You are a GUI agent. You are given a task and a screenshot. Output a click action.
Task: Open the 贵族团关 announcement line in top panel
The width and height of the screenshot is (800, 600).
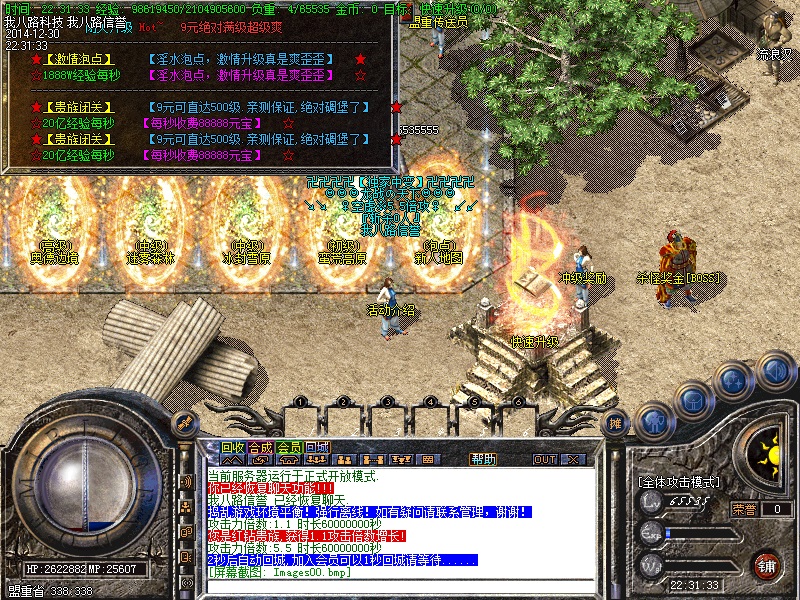tap(80, 107)
